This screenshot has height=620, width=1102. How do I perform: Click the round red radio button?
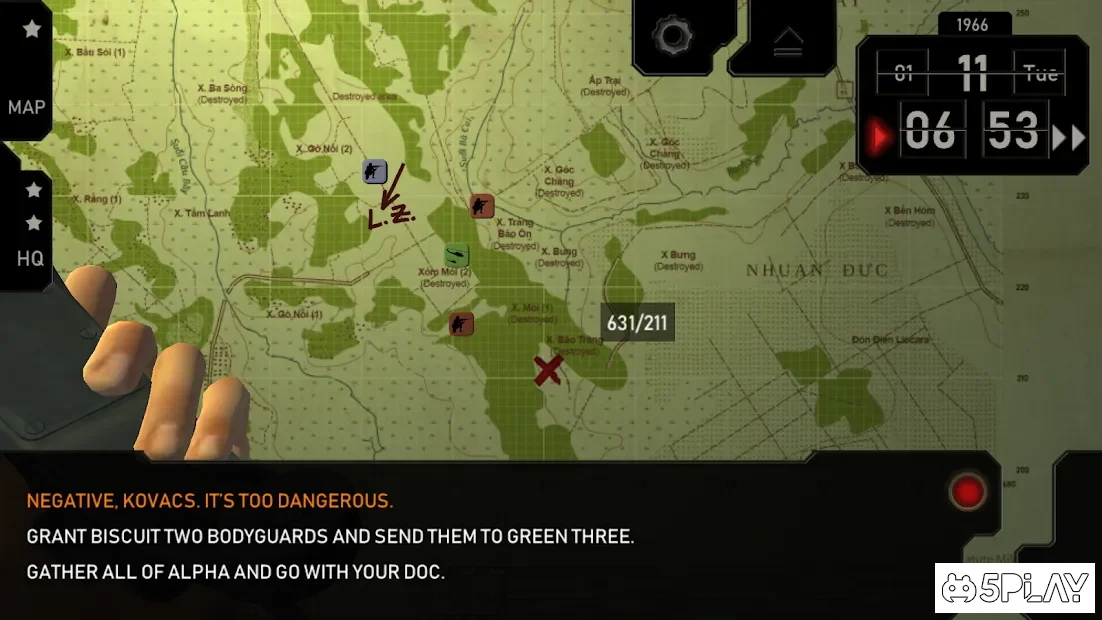click(968, 491)
